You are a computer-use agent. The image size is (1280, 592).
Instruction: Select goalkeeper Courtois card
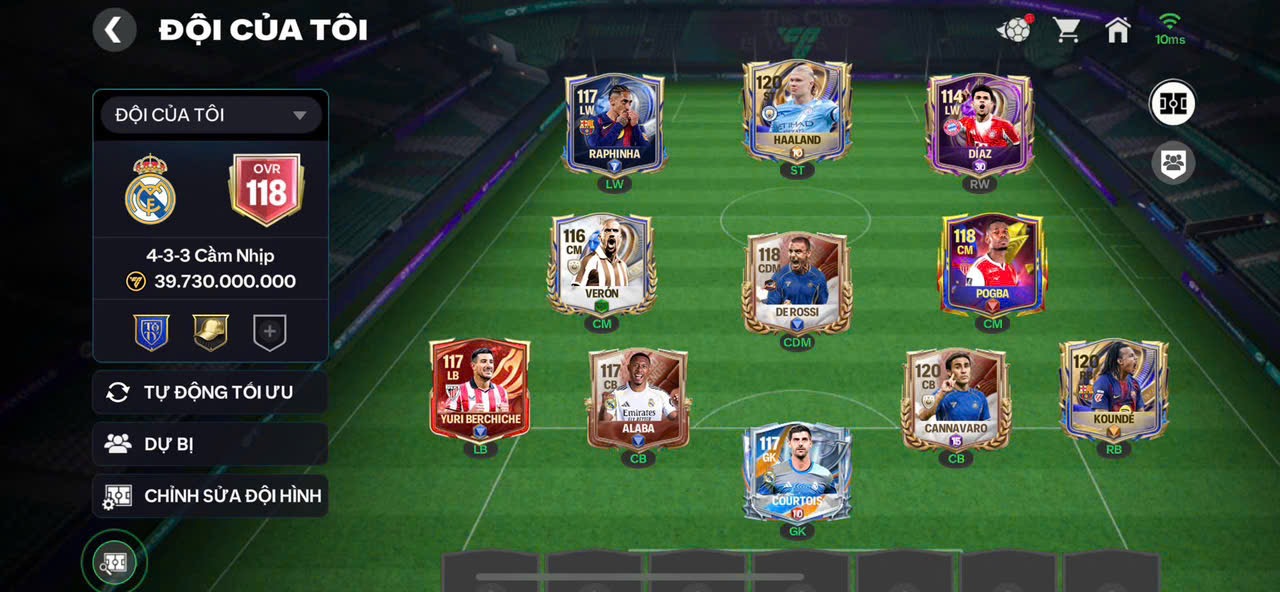point(796,472)
